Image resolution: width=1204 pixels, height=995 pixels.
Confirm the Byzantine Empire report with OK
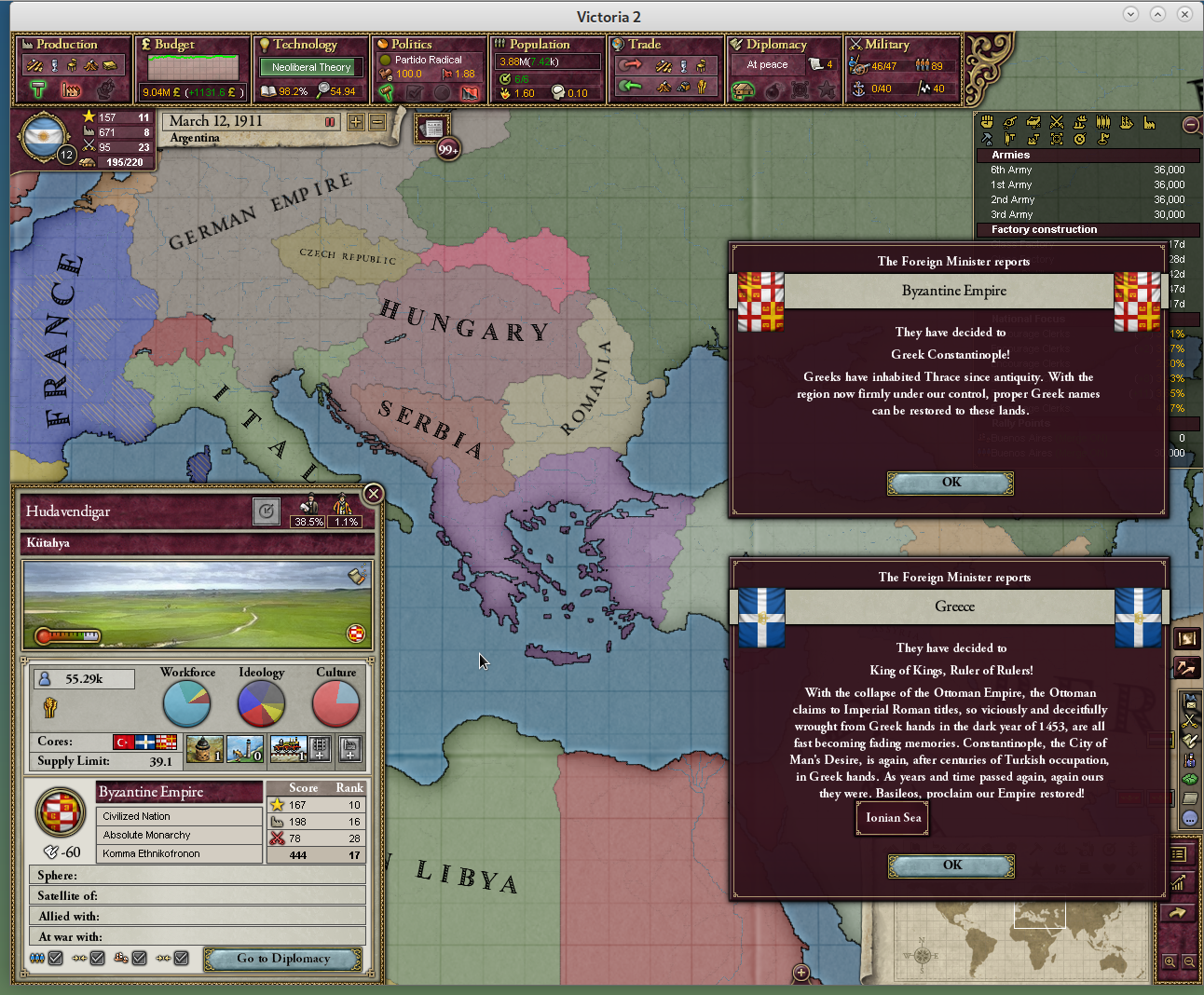point(951,483)
